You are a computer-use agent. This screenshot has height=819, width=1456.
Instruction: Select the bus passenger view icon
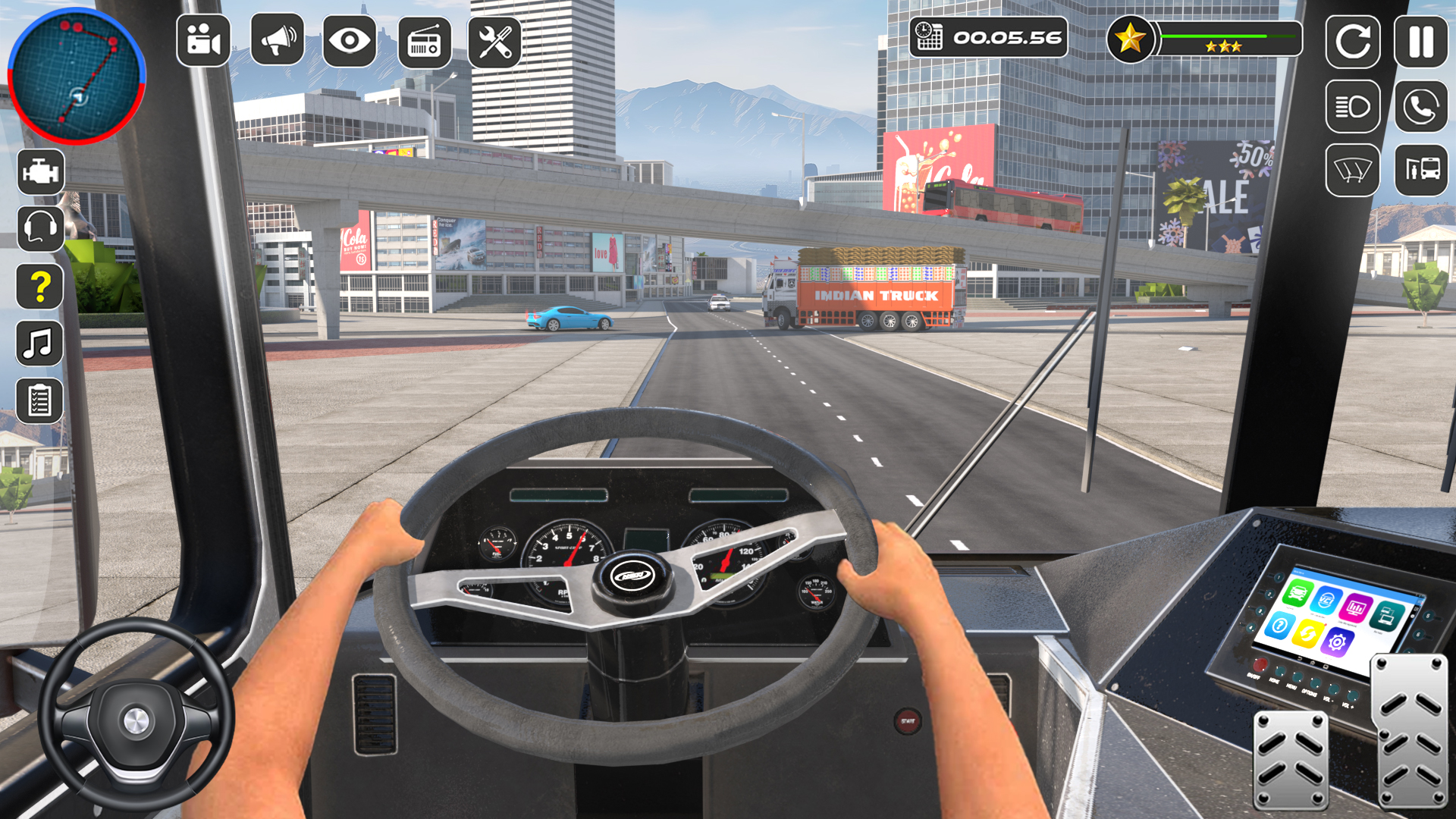(x=1422, y=171)
